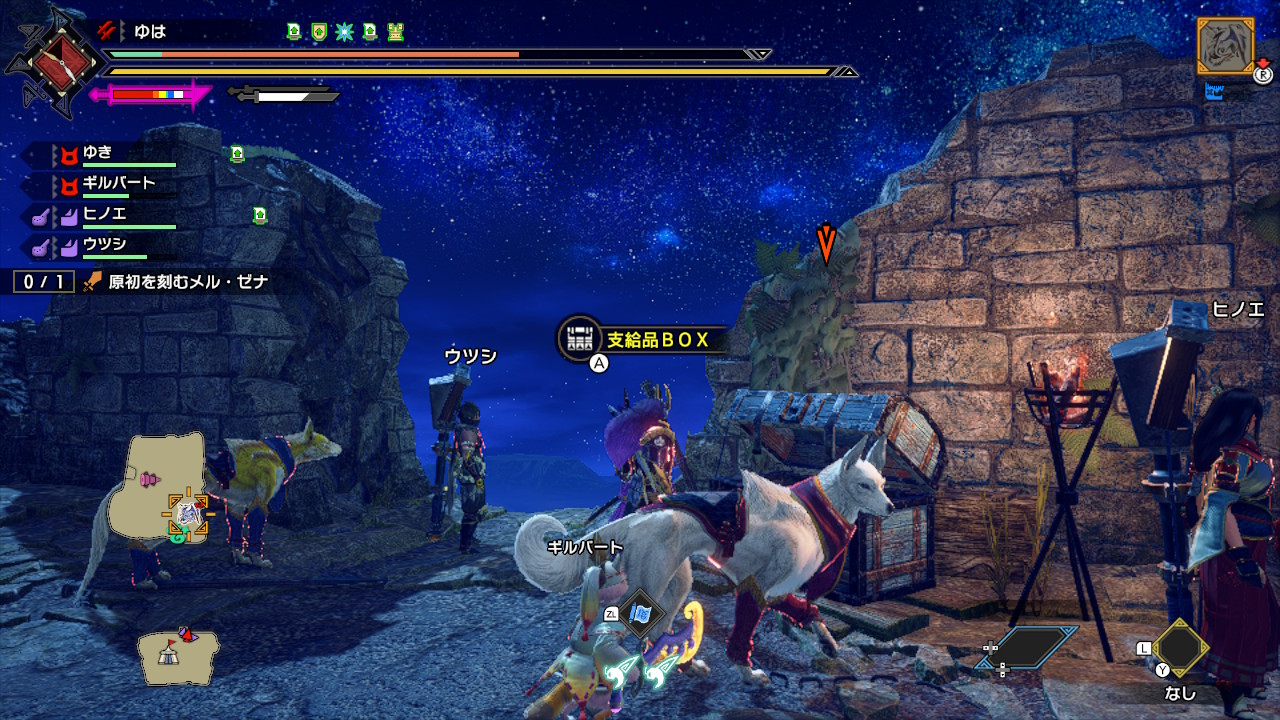Open the blue action bar slot
This screenshot has height=720, width=1280.
pos(1028,648)
